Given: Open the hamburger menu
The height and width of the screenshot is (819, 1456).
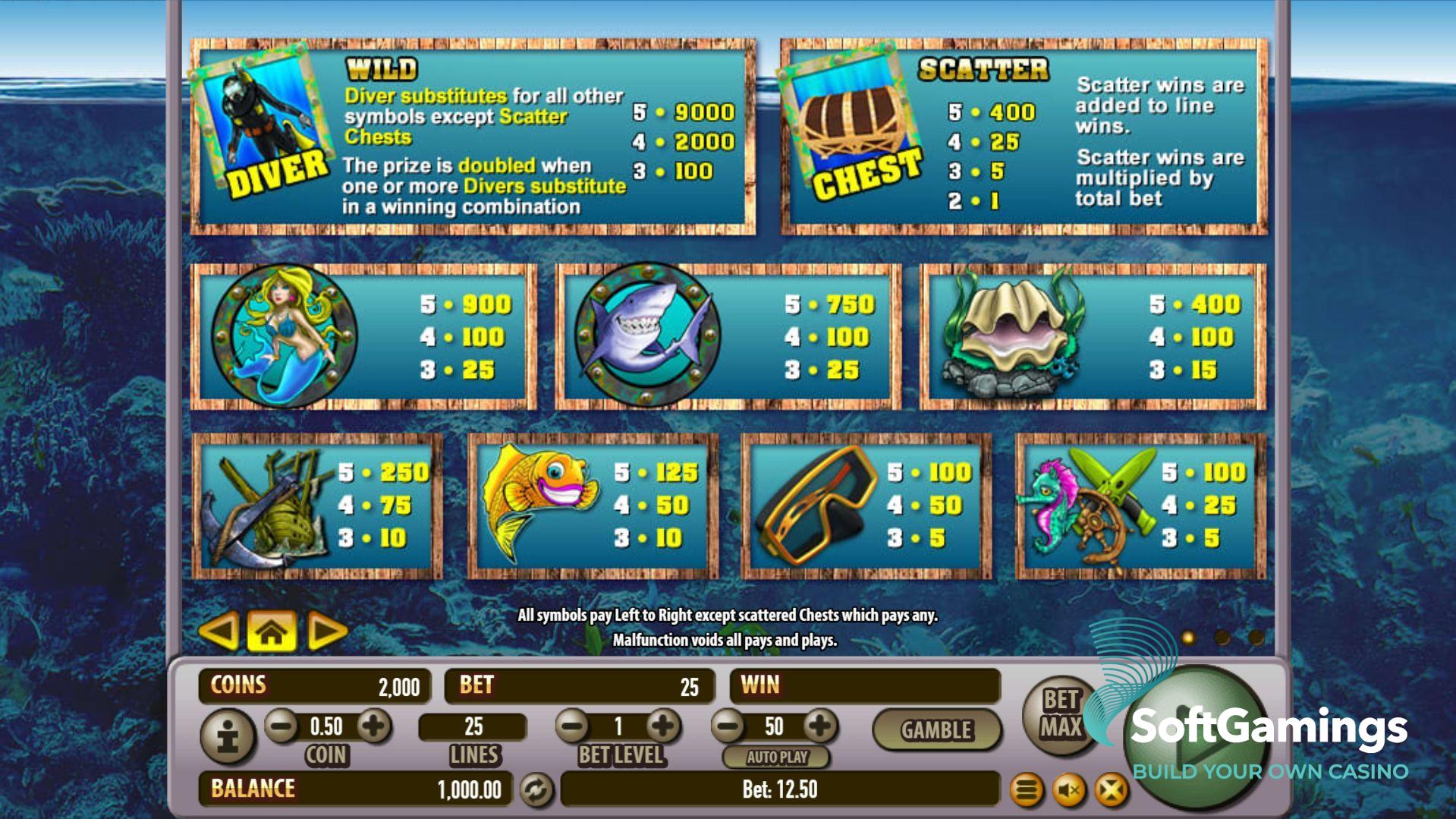Looking at the screenshot, I should [1026, 791].
